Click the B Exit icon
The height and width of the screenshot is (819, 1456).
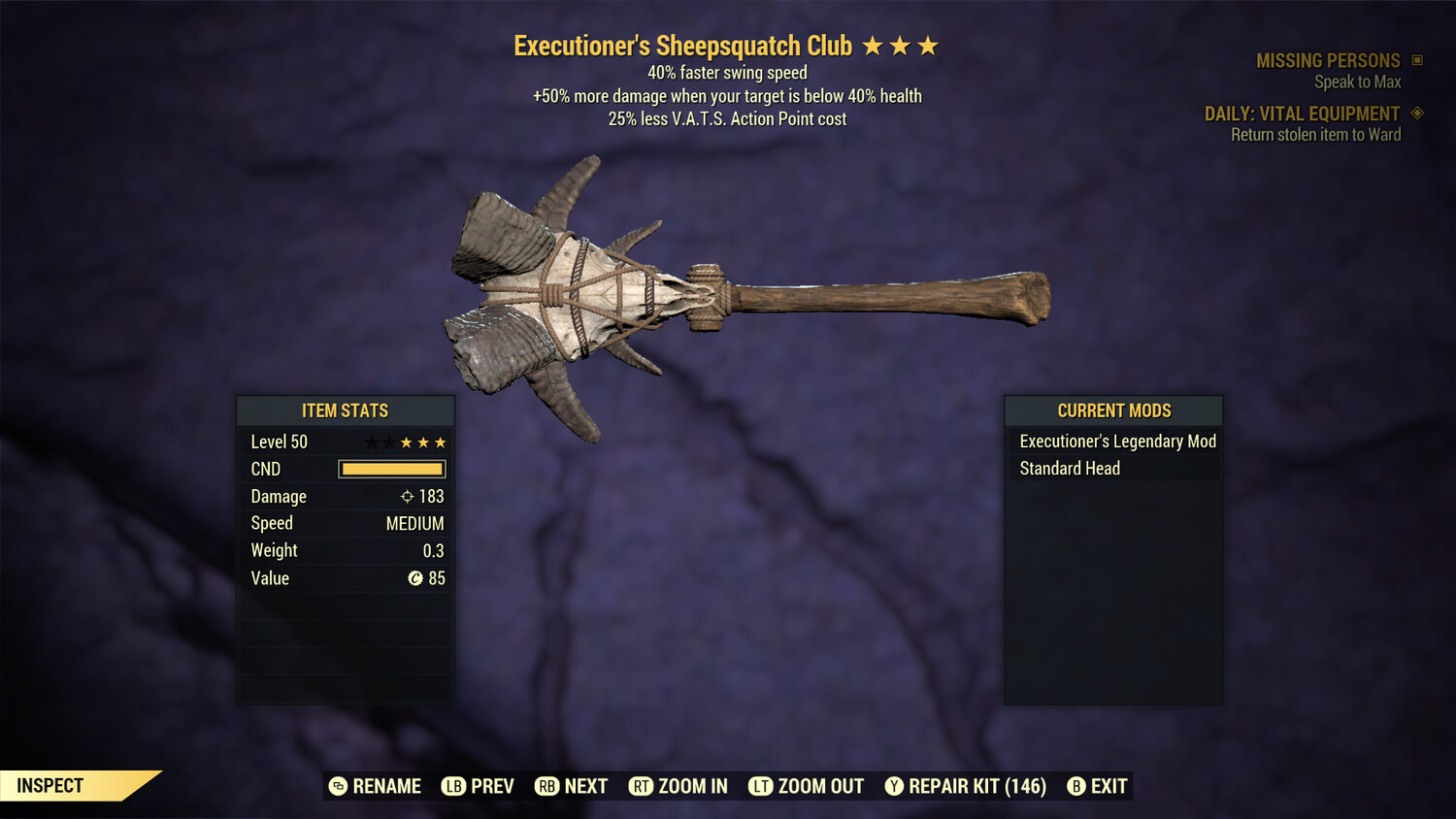[1075, 786]
